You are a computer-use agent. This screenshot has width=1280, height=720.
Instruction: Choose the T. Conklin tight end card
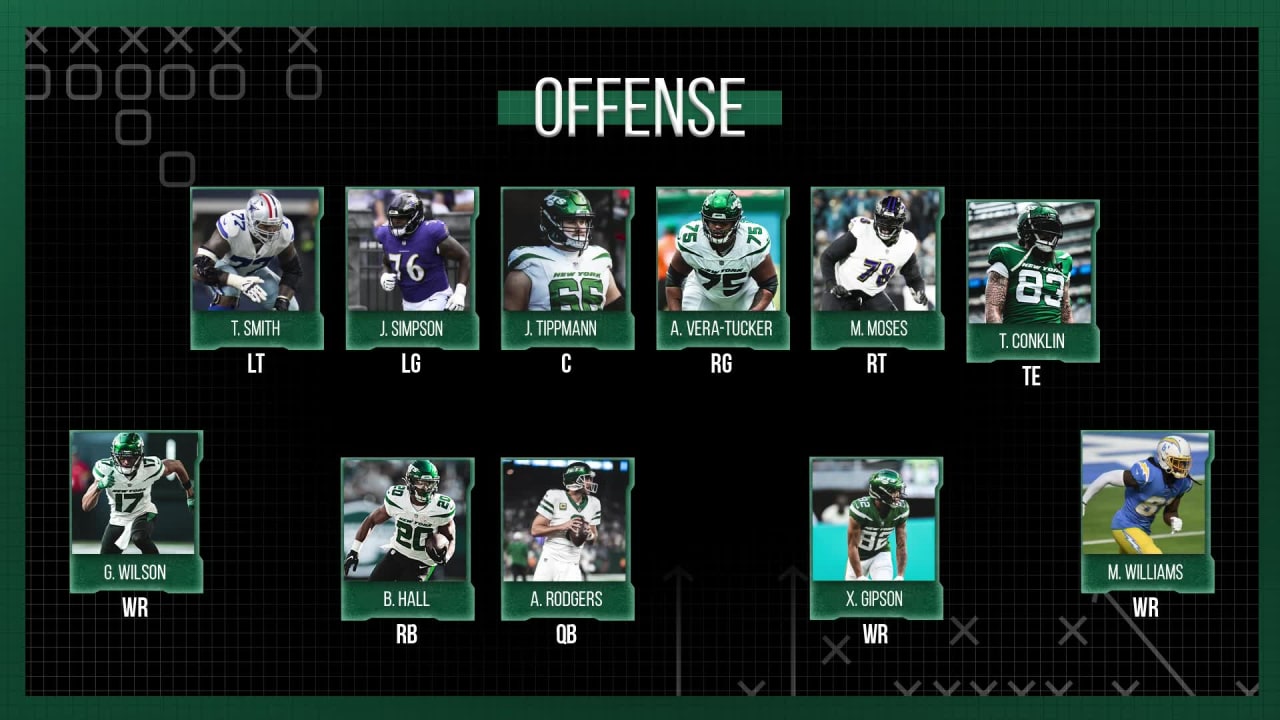point(1032,280)
